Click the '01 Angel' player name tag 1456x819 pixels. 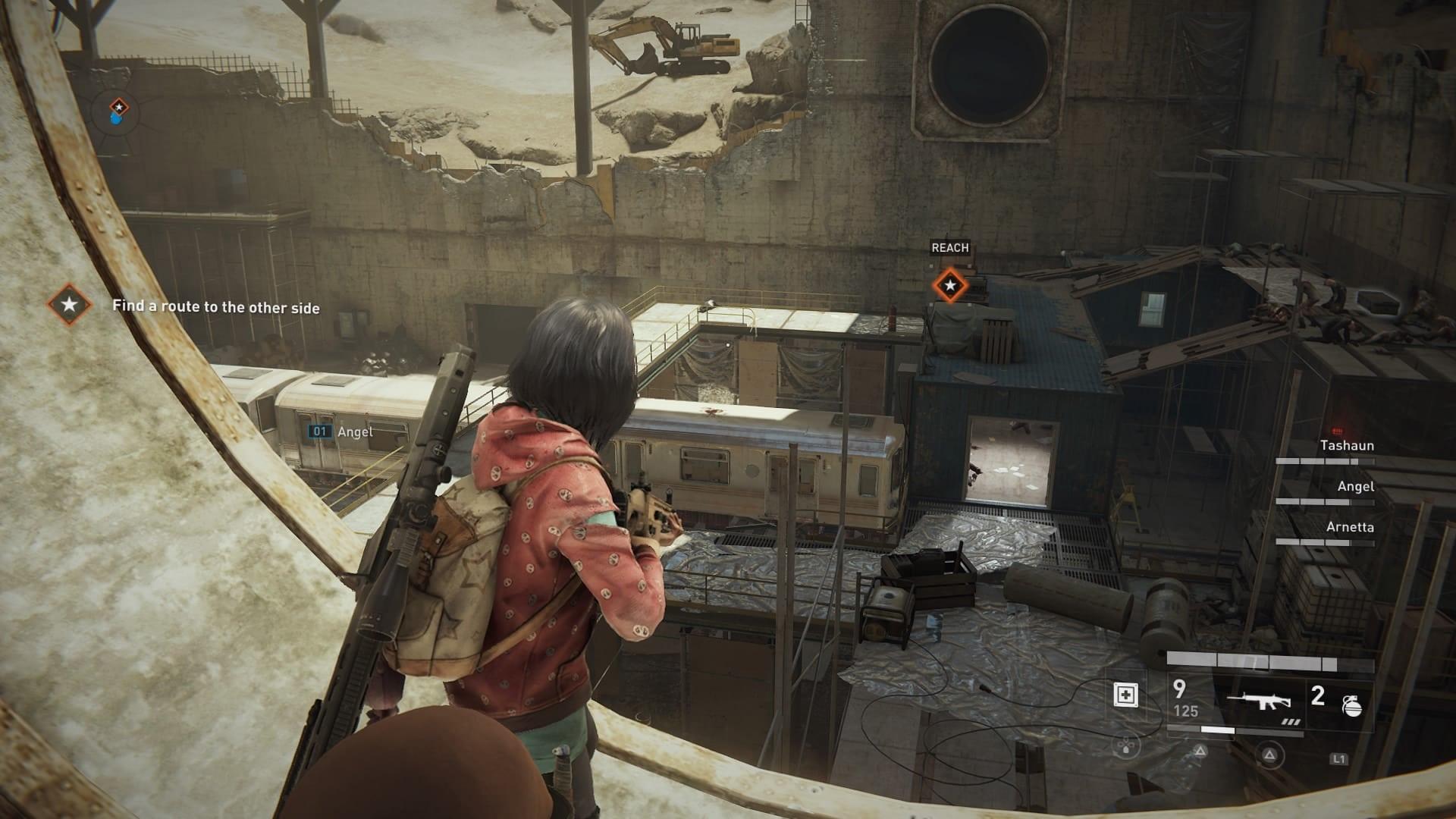[x=340, y=431]
